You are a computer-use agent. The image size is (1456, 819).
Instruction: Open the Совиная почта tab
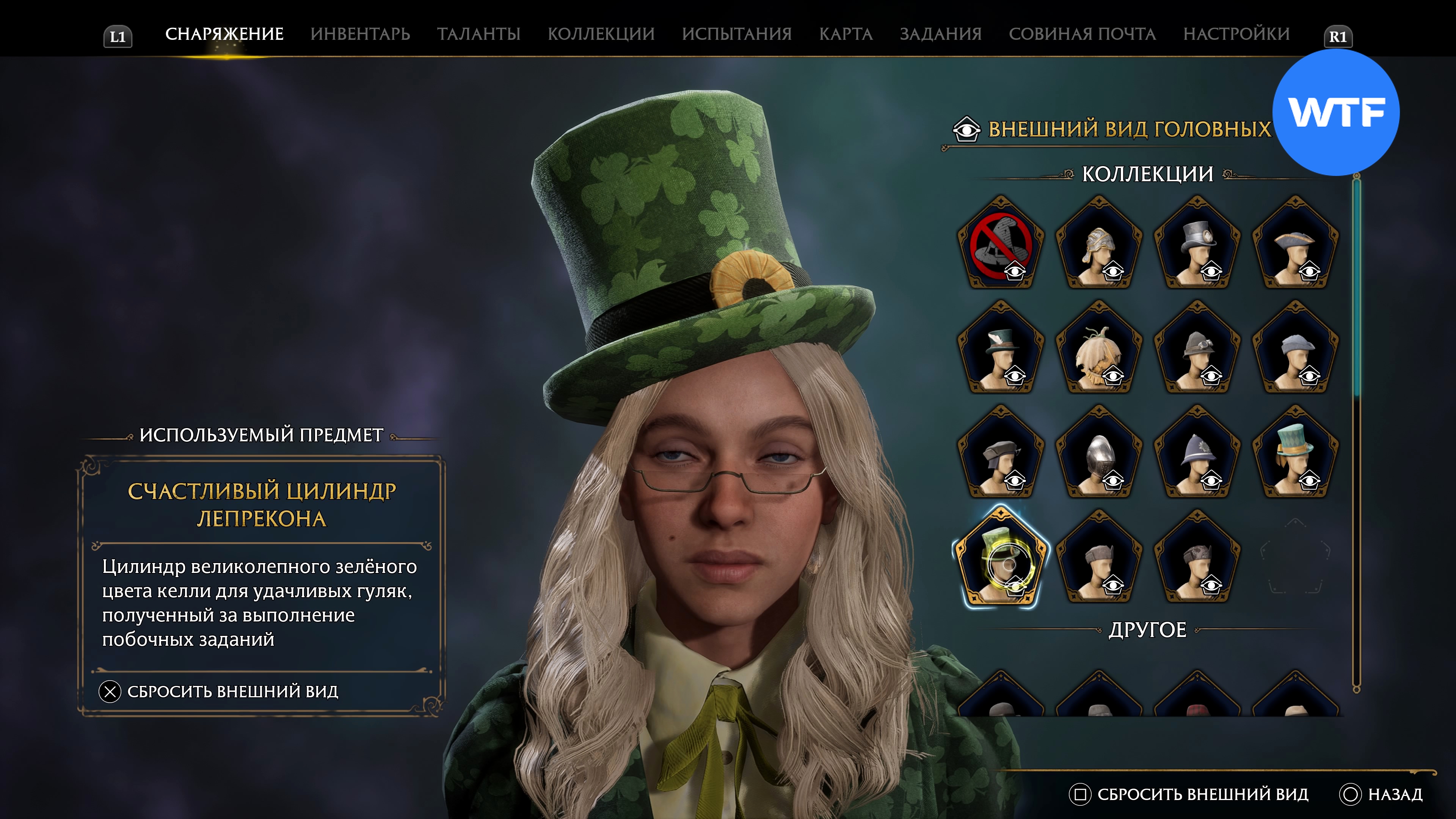tap(1082, 34)
